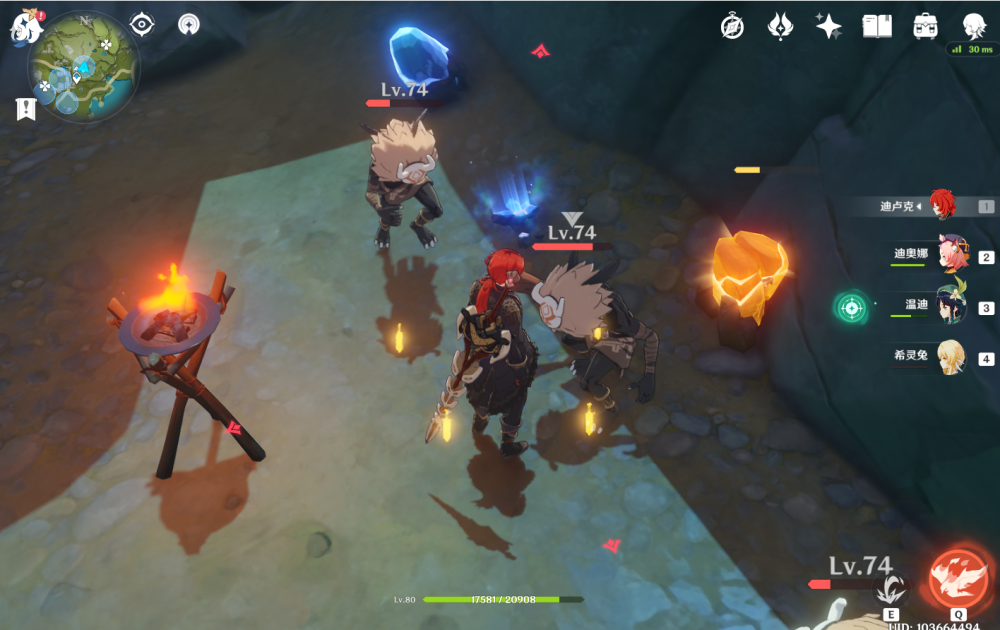The image size is (1000, 630).
Task: Click the round signal icon beside the eye
Action: [188, 25]
